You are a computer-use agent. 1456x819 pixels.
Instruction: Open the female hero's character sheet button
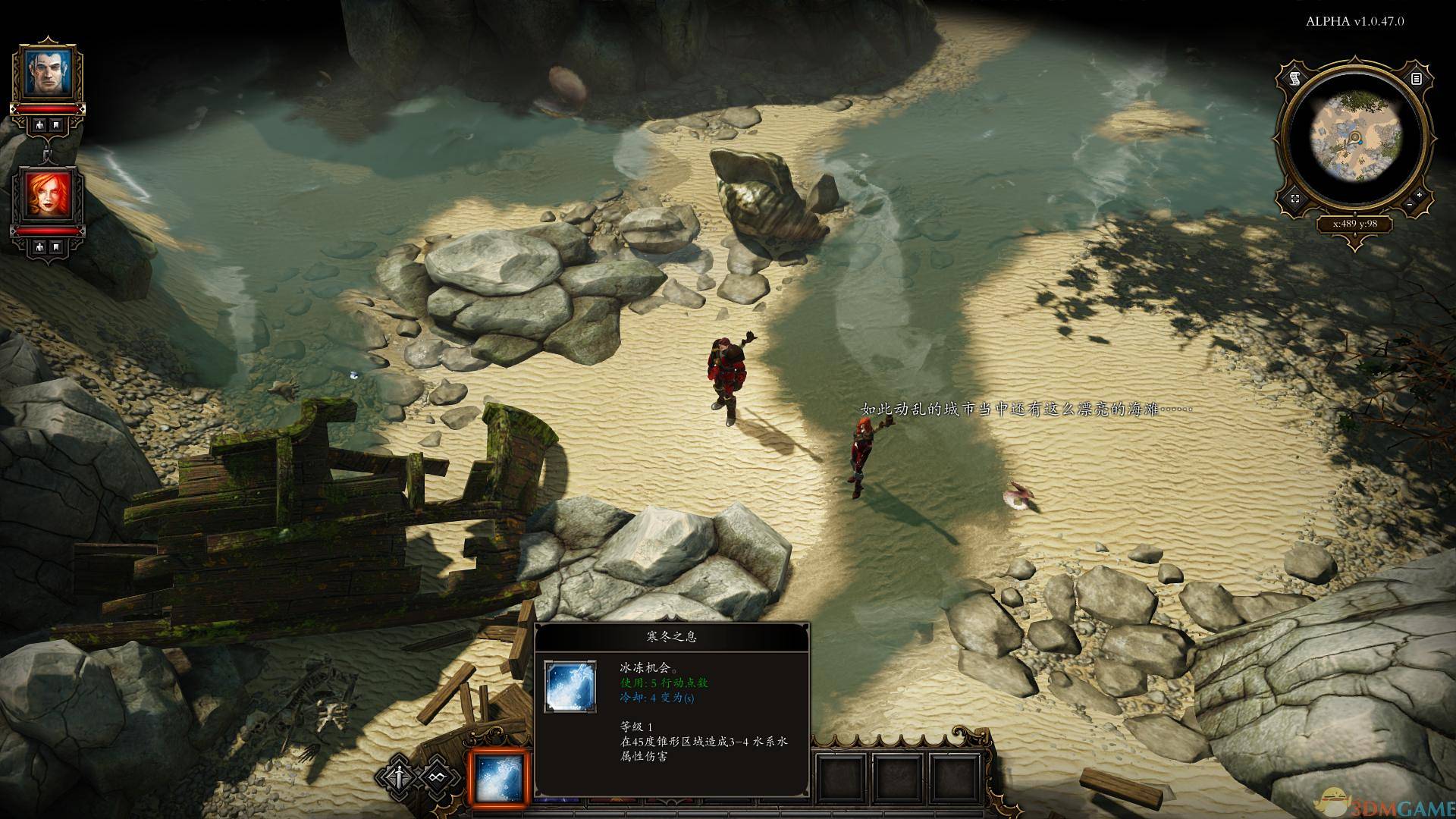[x=38, y=247]
